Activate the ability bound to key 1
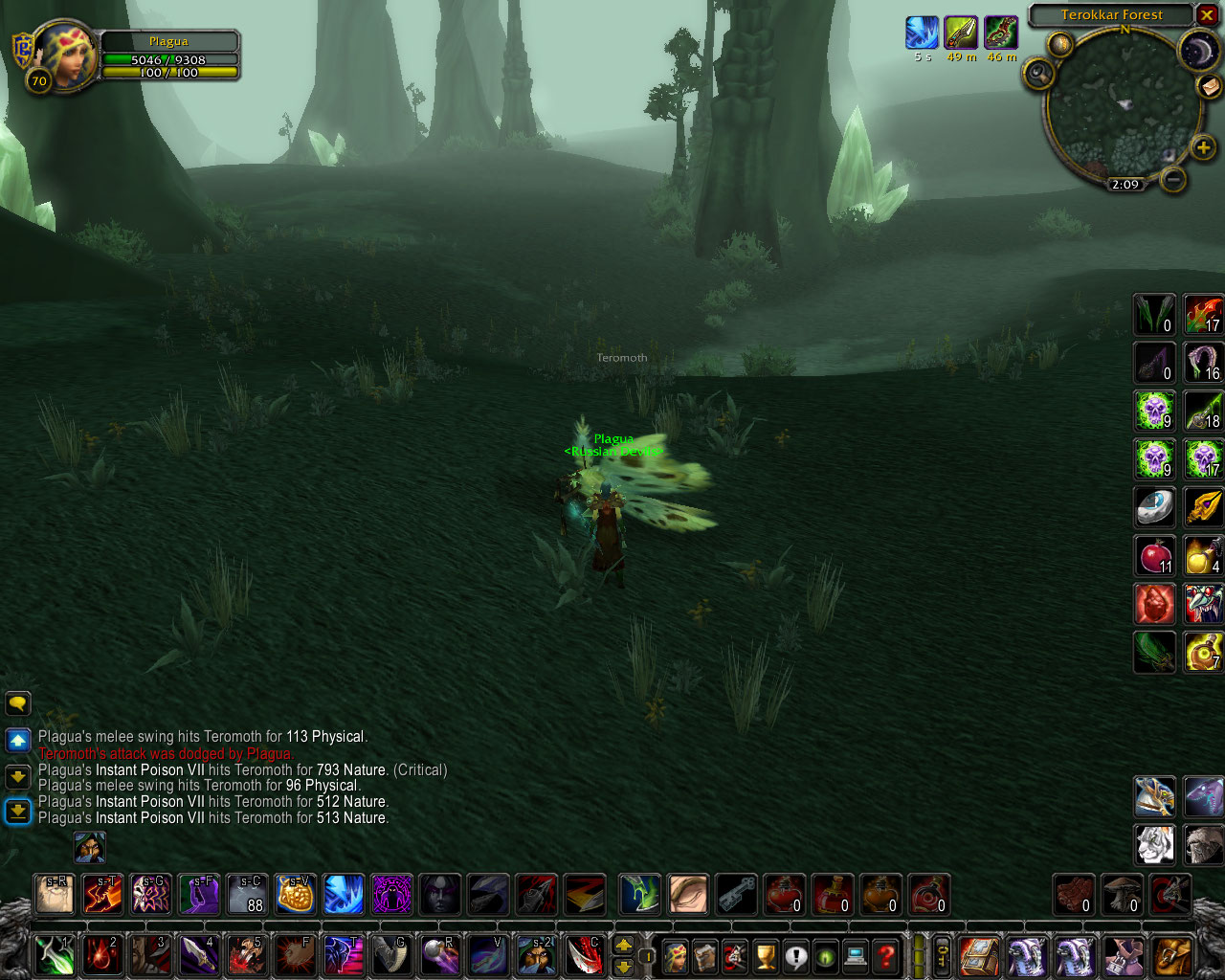Screen dimensions: 1225x980 click(x=54, y=955)
